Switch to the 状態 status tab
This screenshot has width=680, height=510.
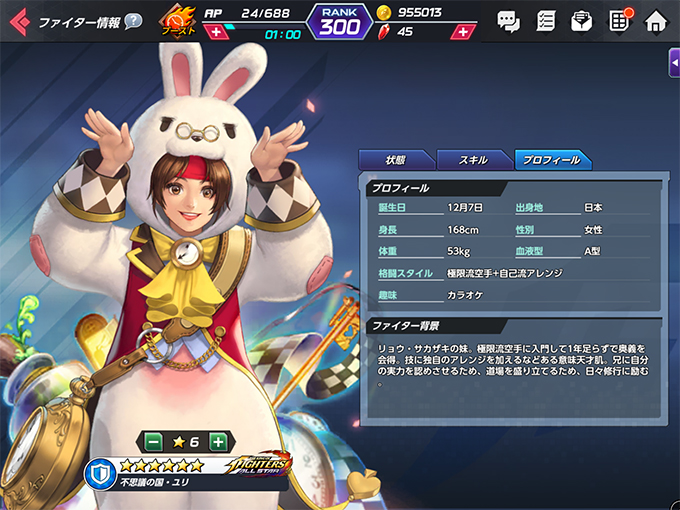tap(397, 160)
